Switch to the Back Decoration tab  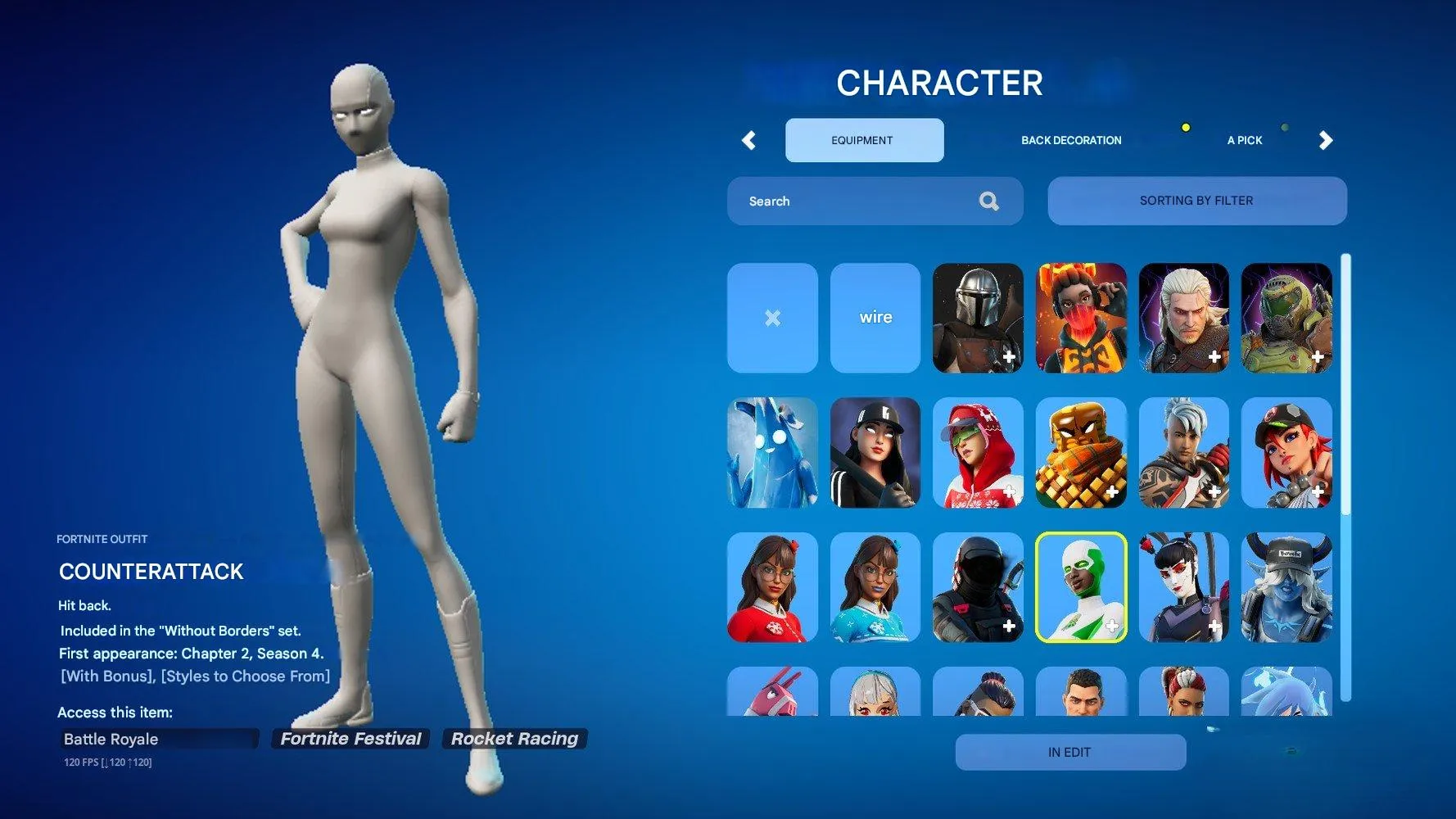pyautogui.click(x=1070, y=140)
